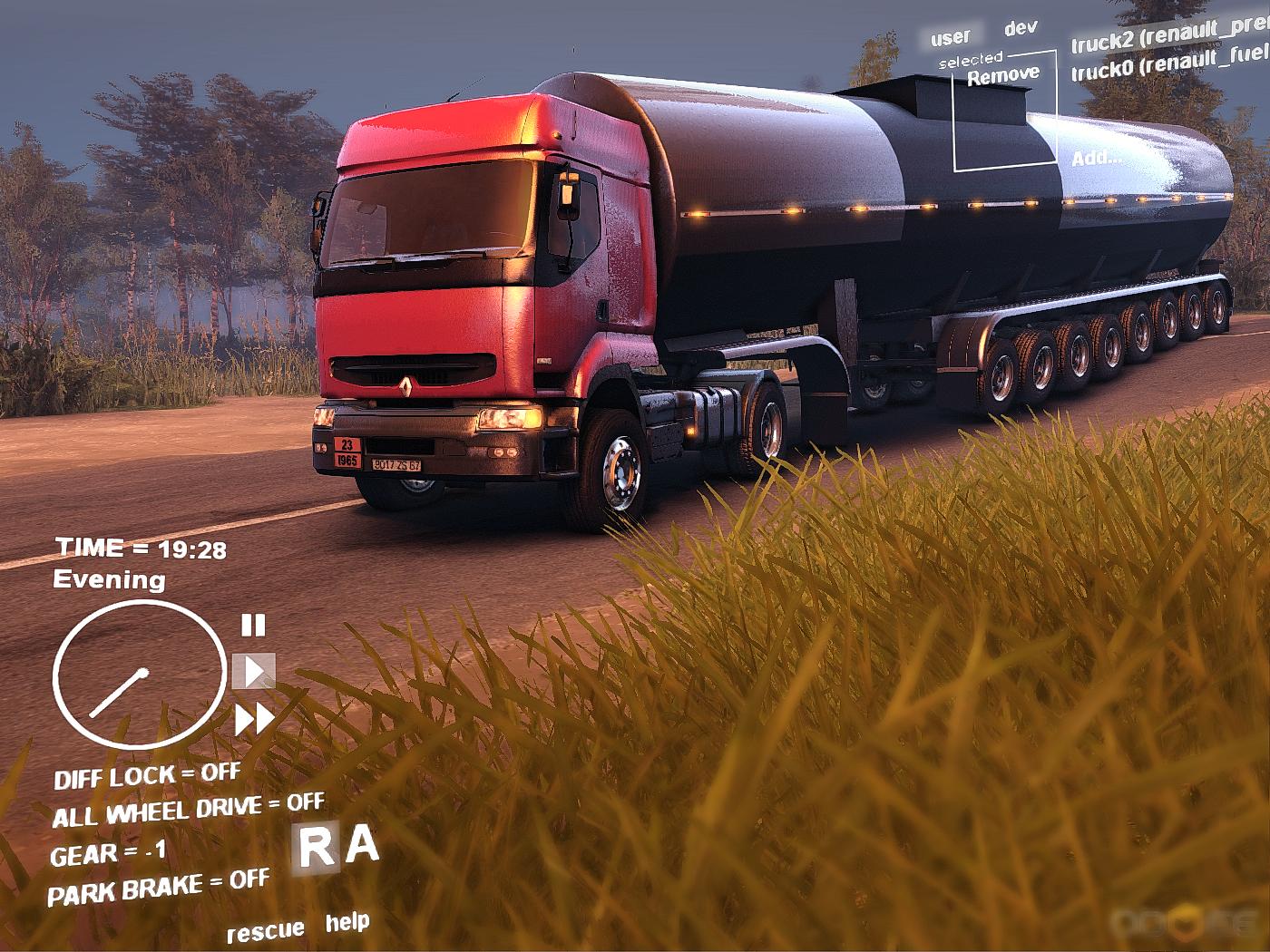Image resolution: width=1270 pixels, height=952 pixels.
Task: Select the A automatic gear button
Action: pos(363,845)
